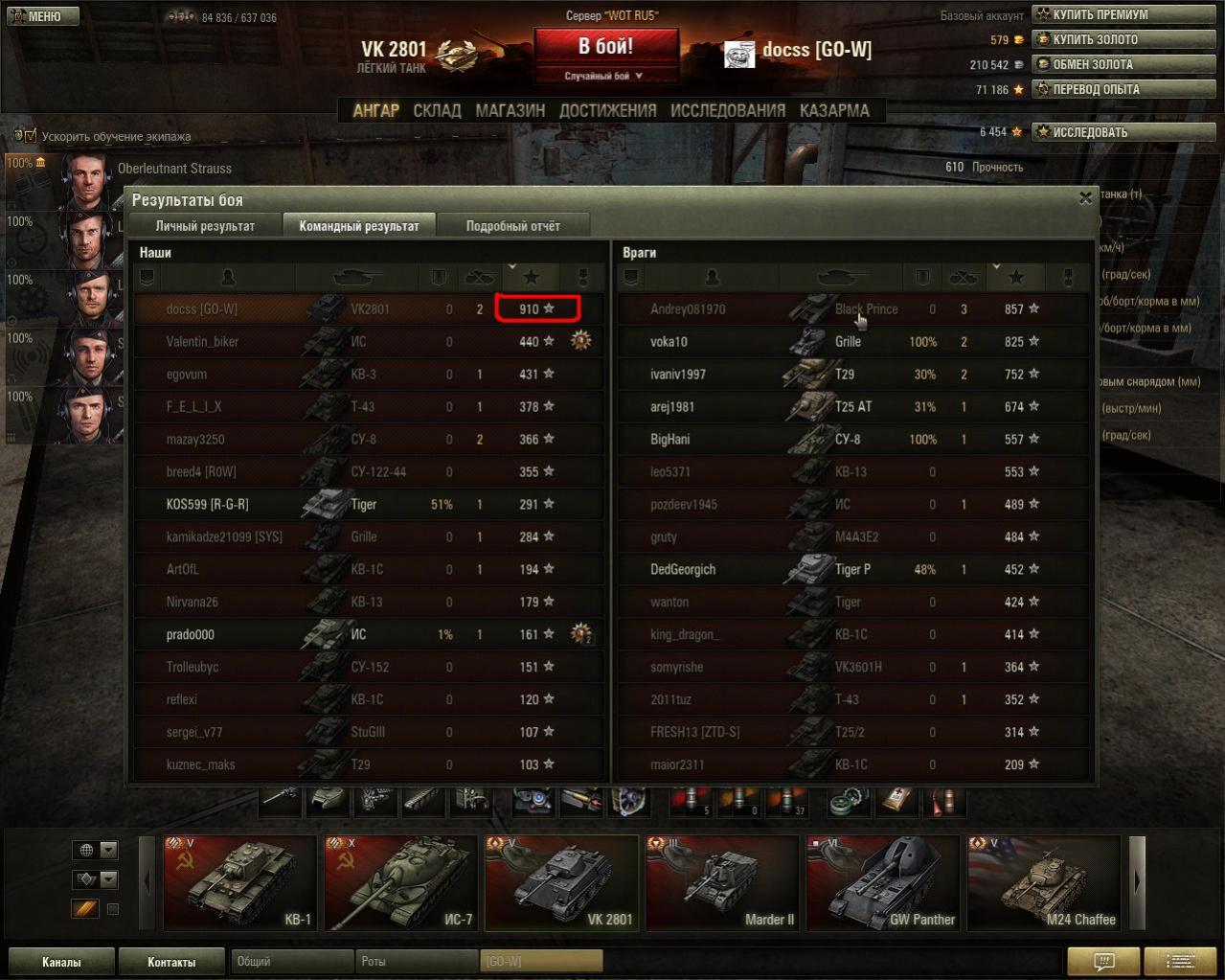Start battle with В бой! button
1225x980 pixels.
tap(605, 47)
